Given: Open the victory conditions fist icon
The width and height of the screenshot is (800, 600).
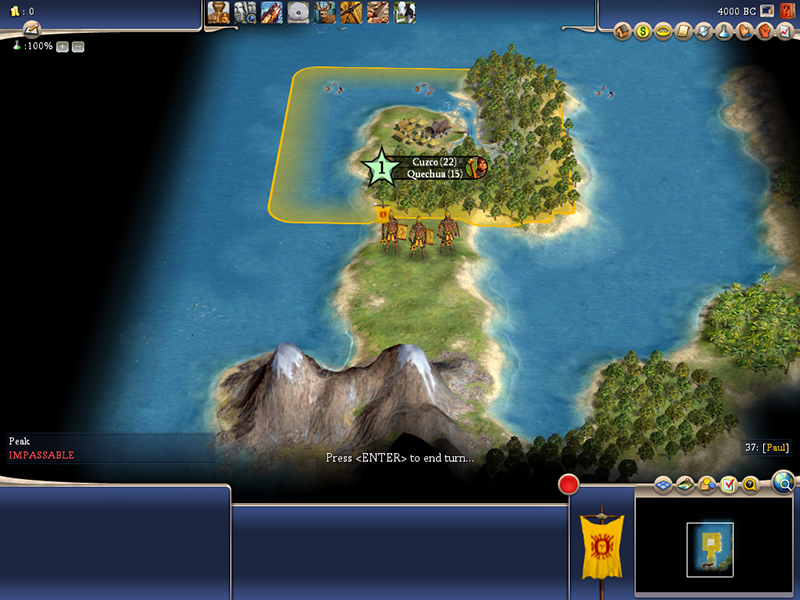Looking at the screenshot, I should click(x=764, y=32).
